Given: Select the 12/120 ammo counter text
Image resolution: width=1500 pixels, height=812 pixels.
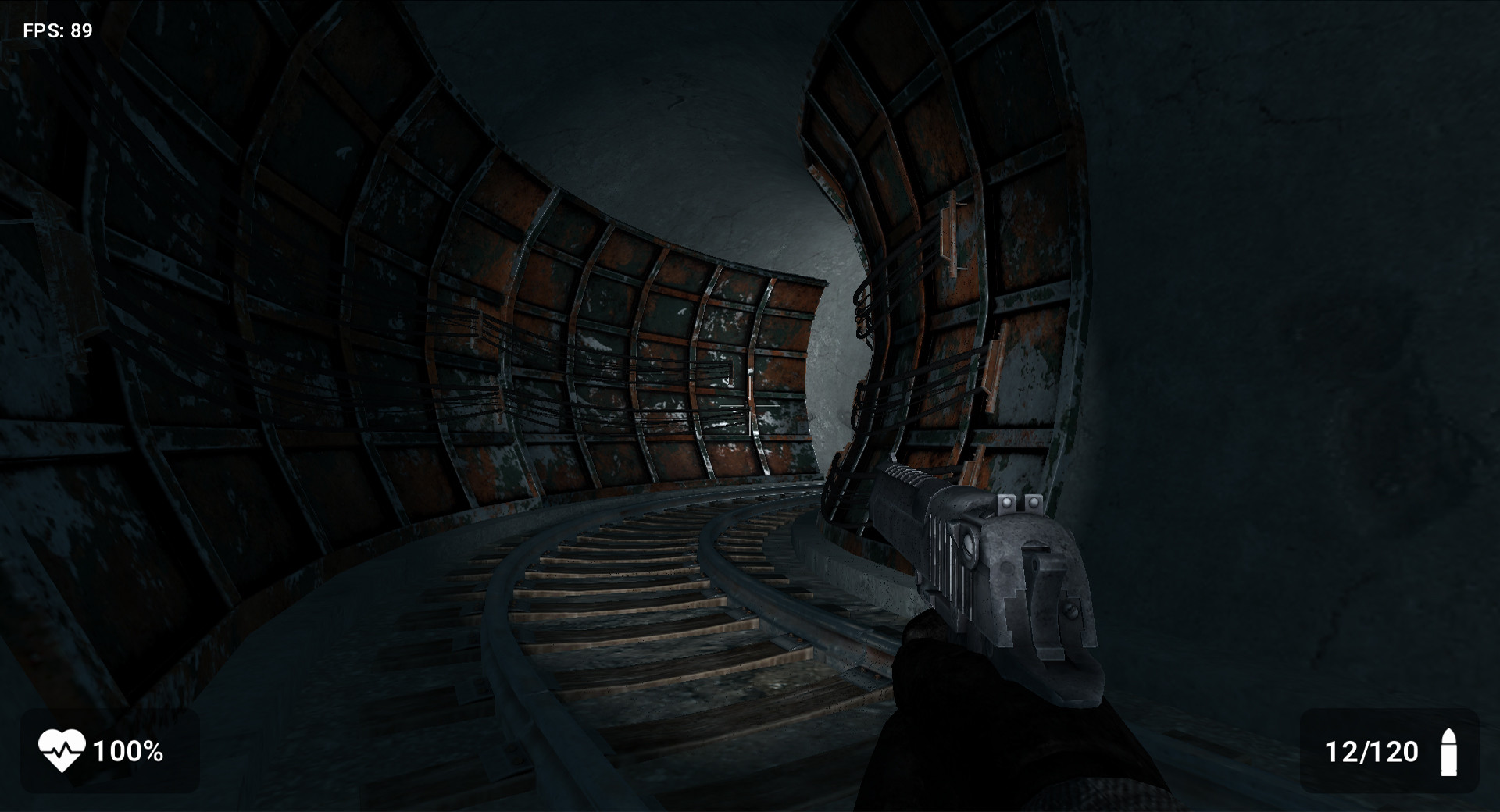Looking at the screenshot, I should (x=1373, y=752).
